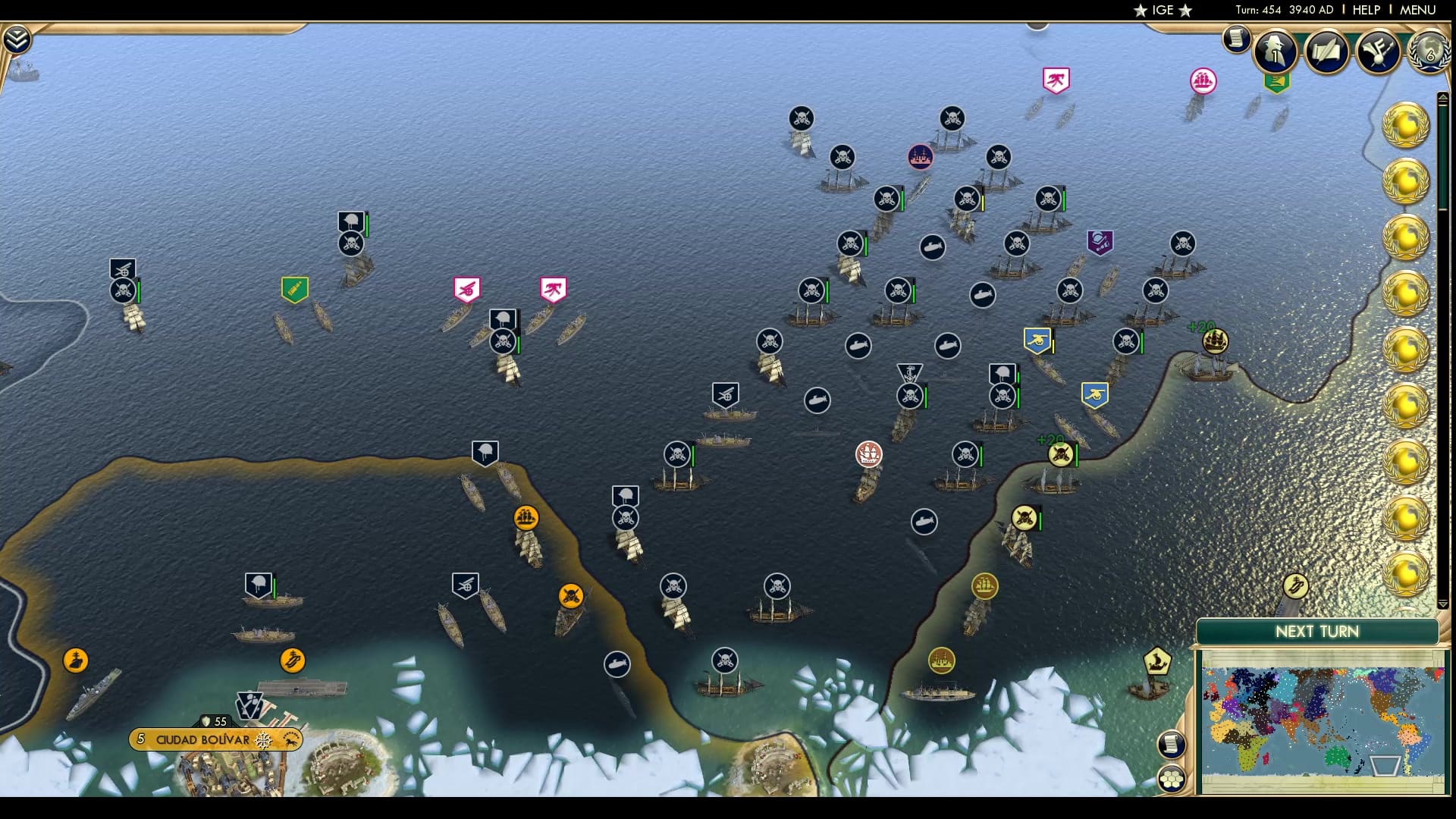Image resolution: width=1456 pixels, height=819 pixels.
Task: Toggle strategic view with the hex icon
Action: click(1172, 779)
